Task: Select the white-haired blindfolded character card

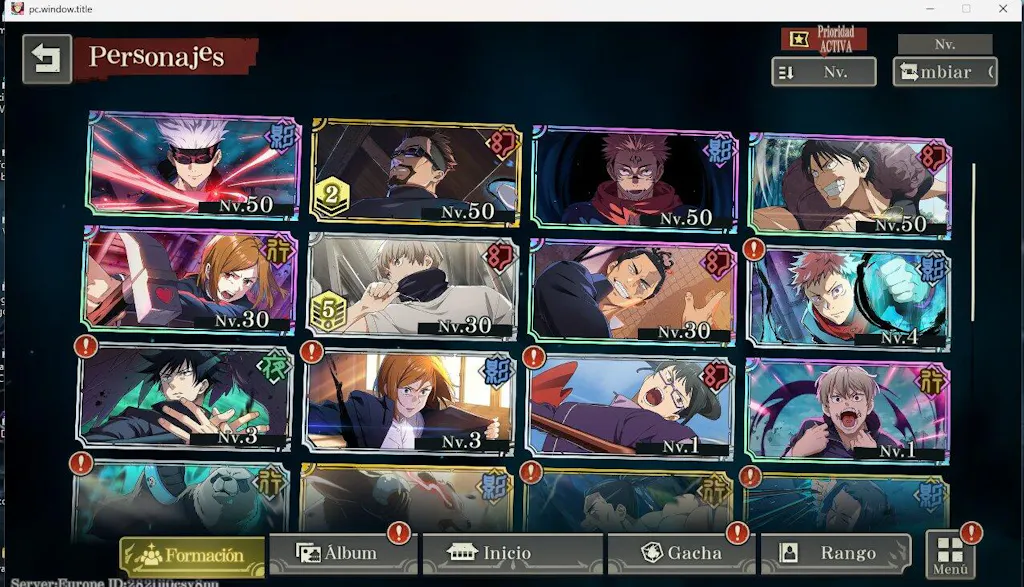Action: pos(194,165)
